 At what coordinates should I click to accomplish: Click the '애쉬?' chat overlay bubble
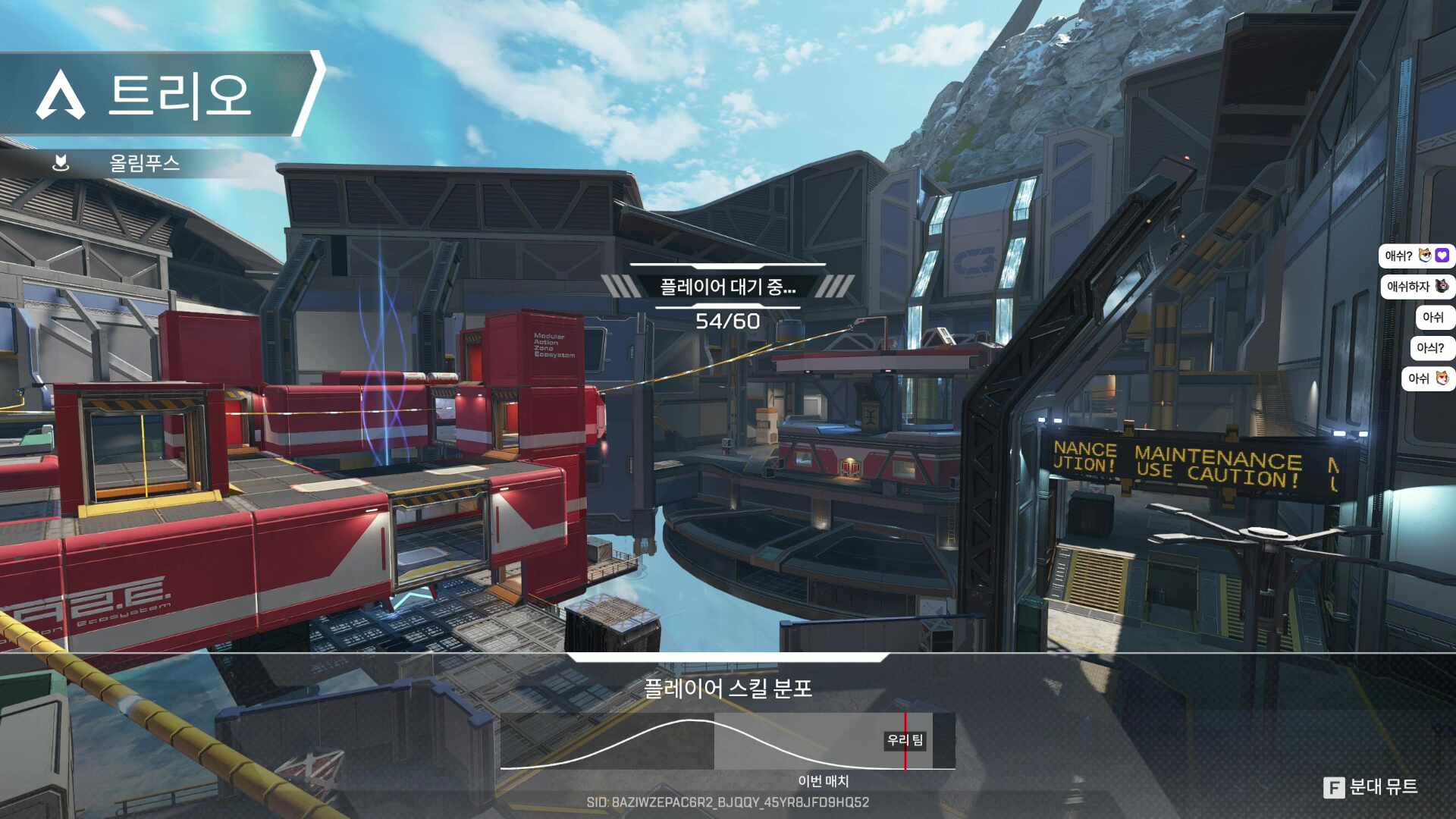(1415, 256)
